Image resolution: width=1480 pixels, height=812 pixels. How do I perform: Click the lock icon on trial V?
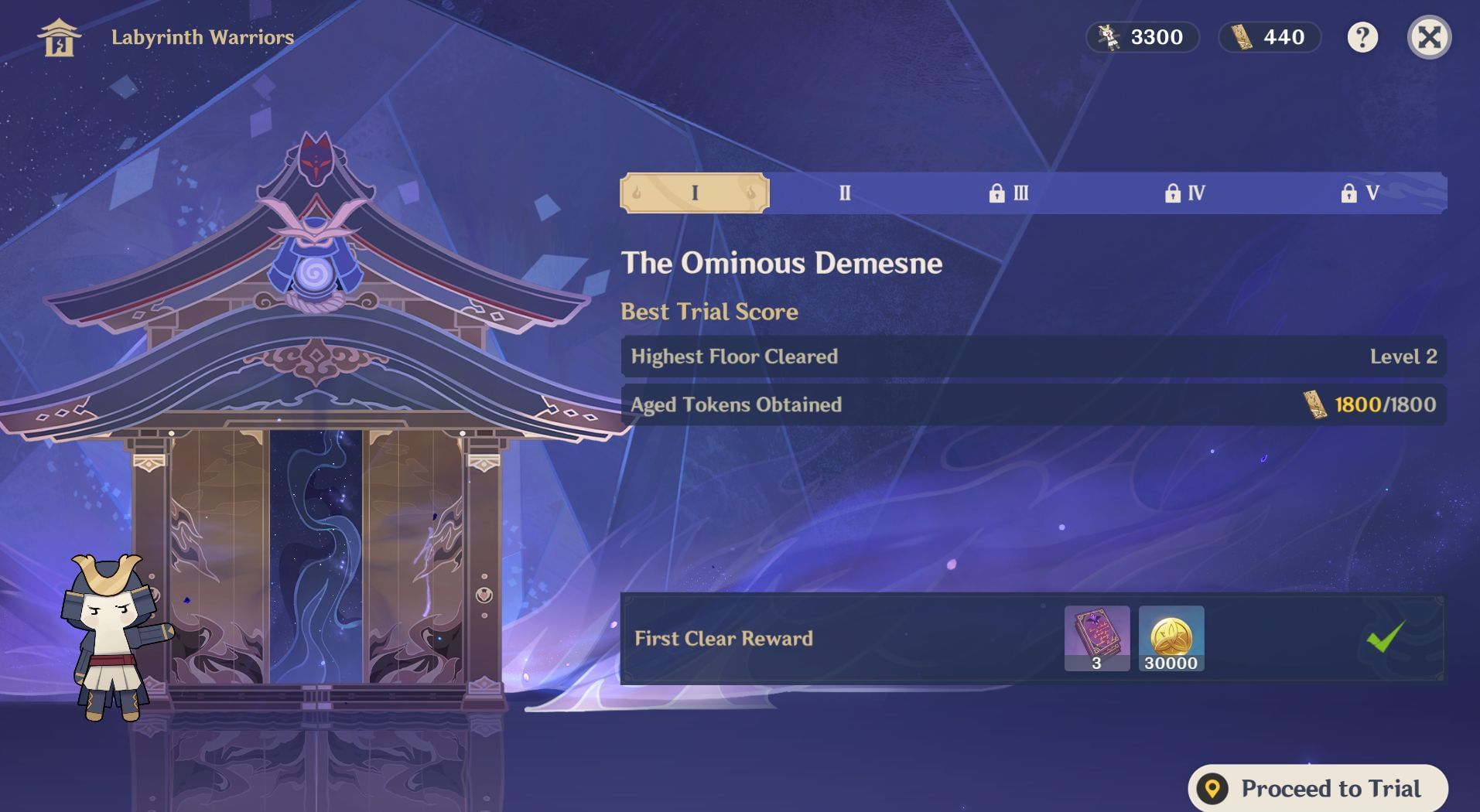point(1349,193)
